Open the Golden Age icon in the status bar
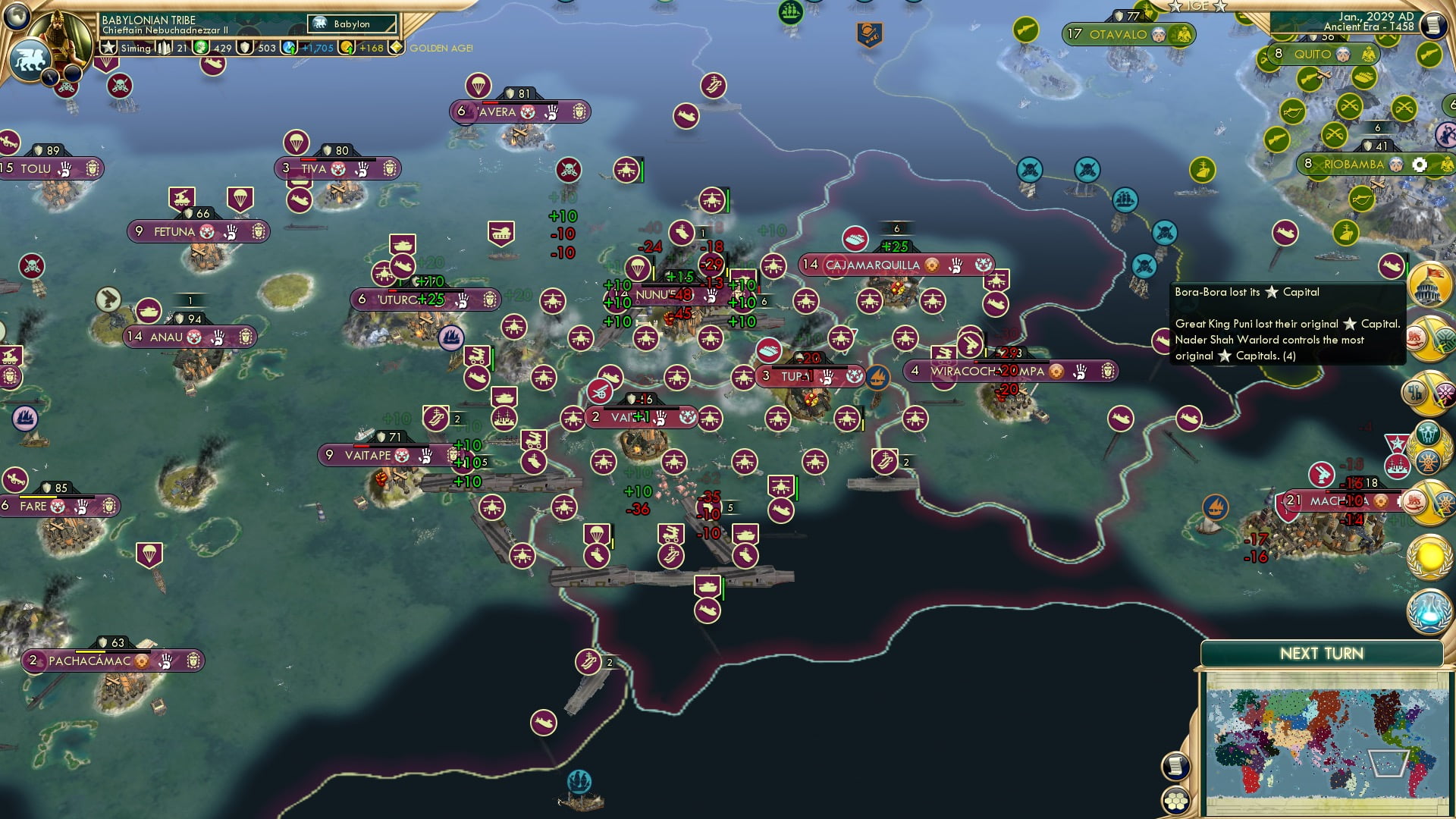 [x=398, y=47]
